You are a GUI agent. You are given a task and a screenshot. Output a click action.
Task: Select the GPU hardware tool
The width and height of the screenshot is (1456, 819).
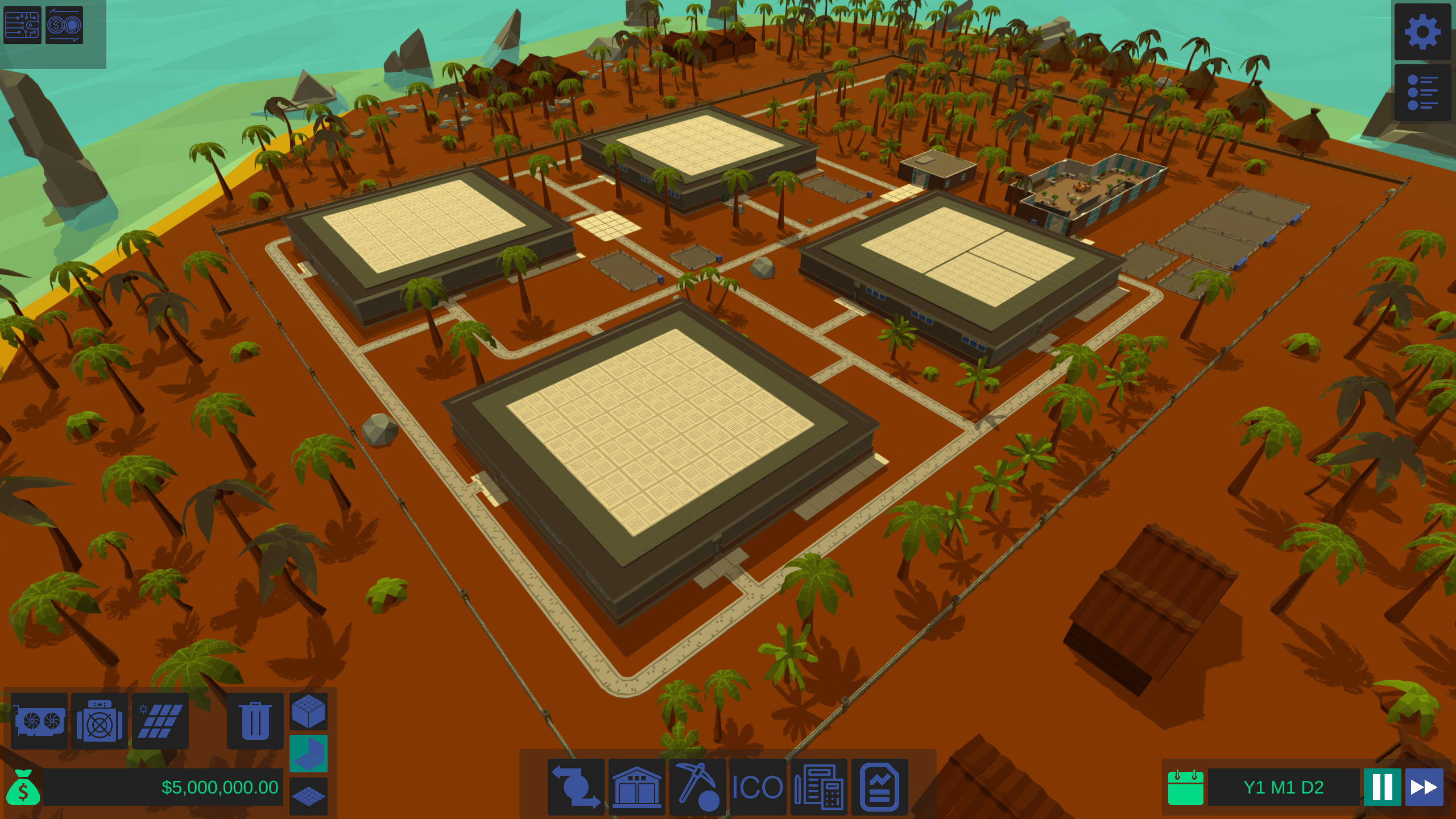(x=39, y=721)
